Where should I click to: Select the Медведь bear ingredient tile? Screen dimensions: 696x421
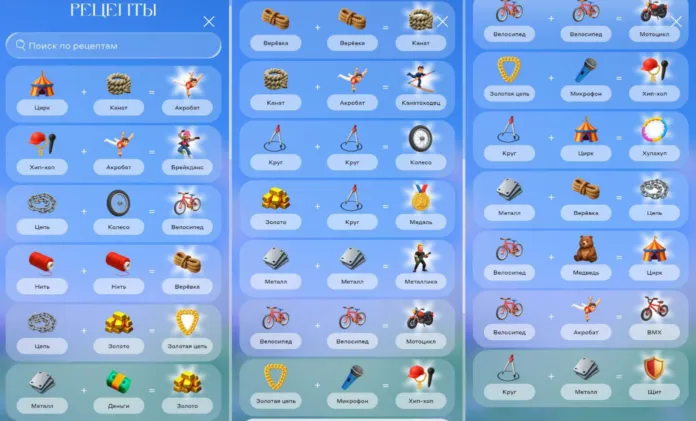(x=585, y=255)
